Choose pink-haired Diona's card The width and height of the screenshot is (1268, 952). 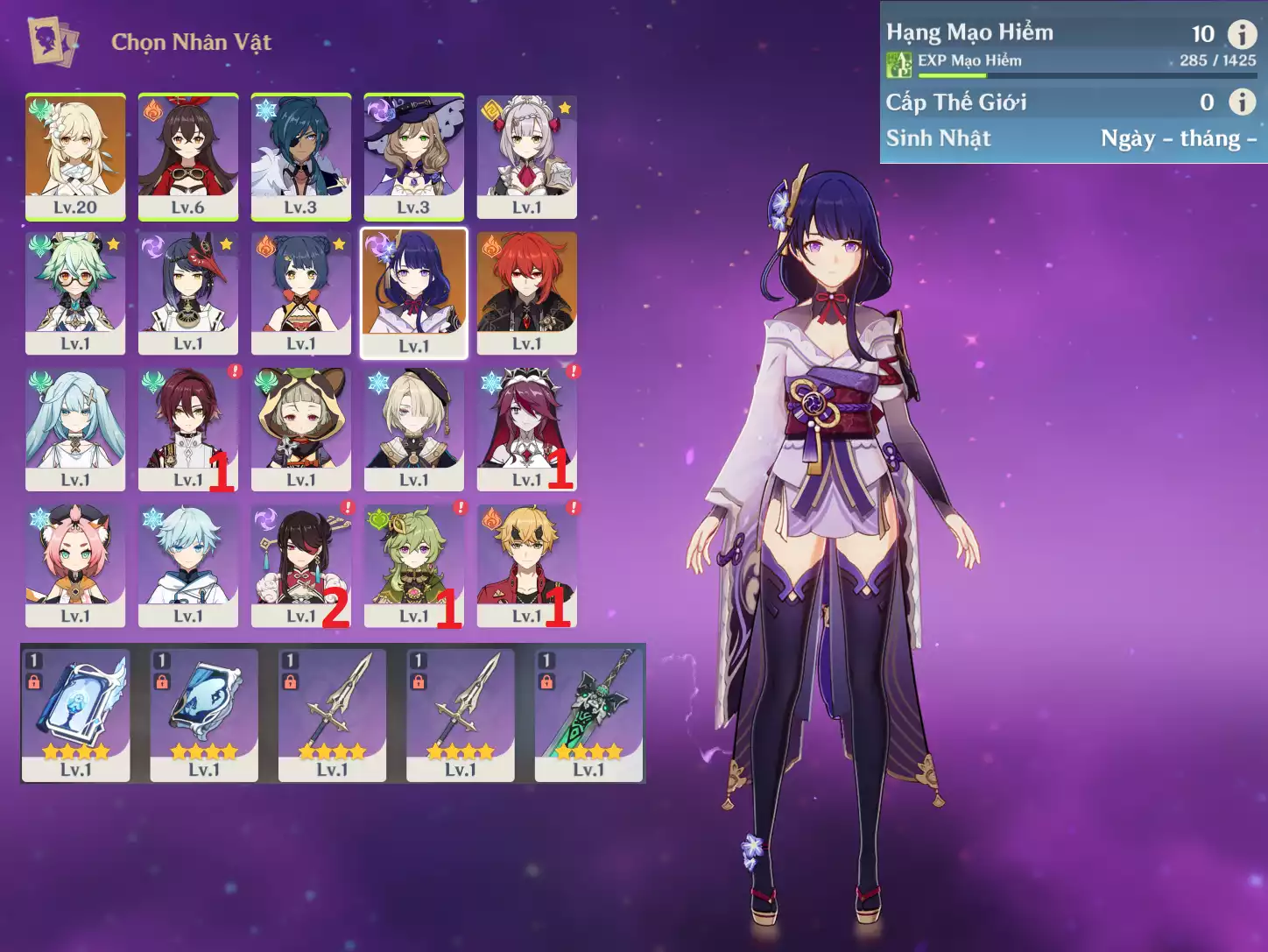(75, 566)
